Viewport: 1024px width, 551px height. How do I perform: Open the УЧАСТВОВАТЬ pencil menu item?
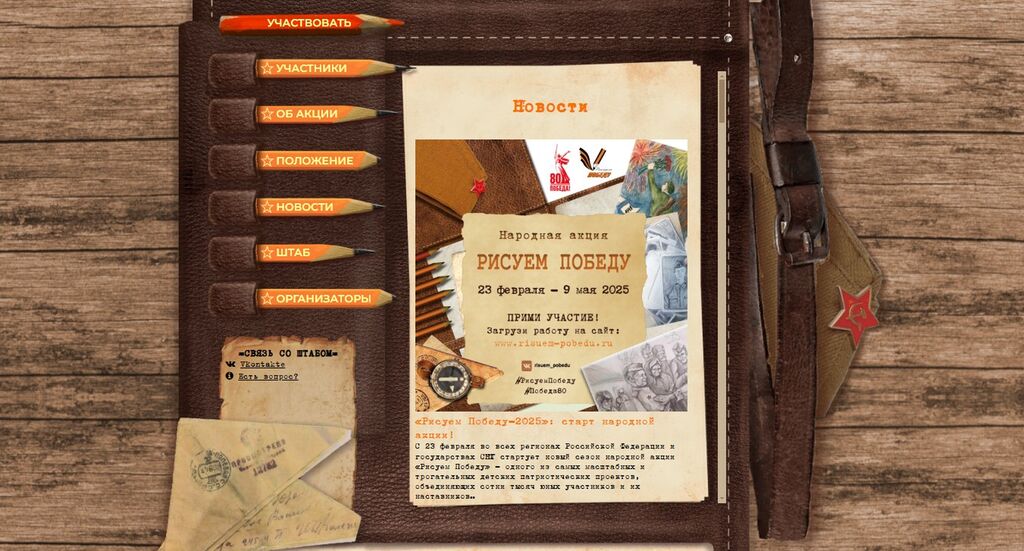coord(309,23)
